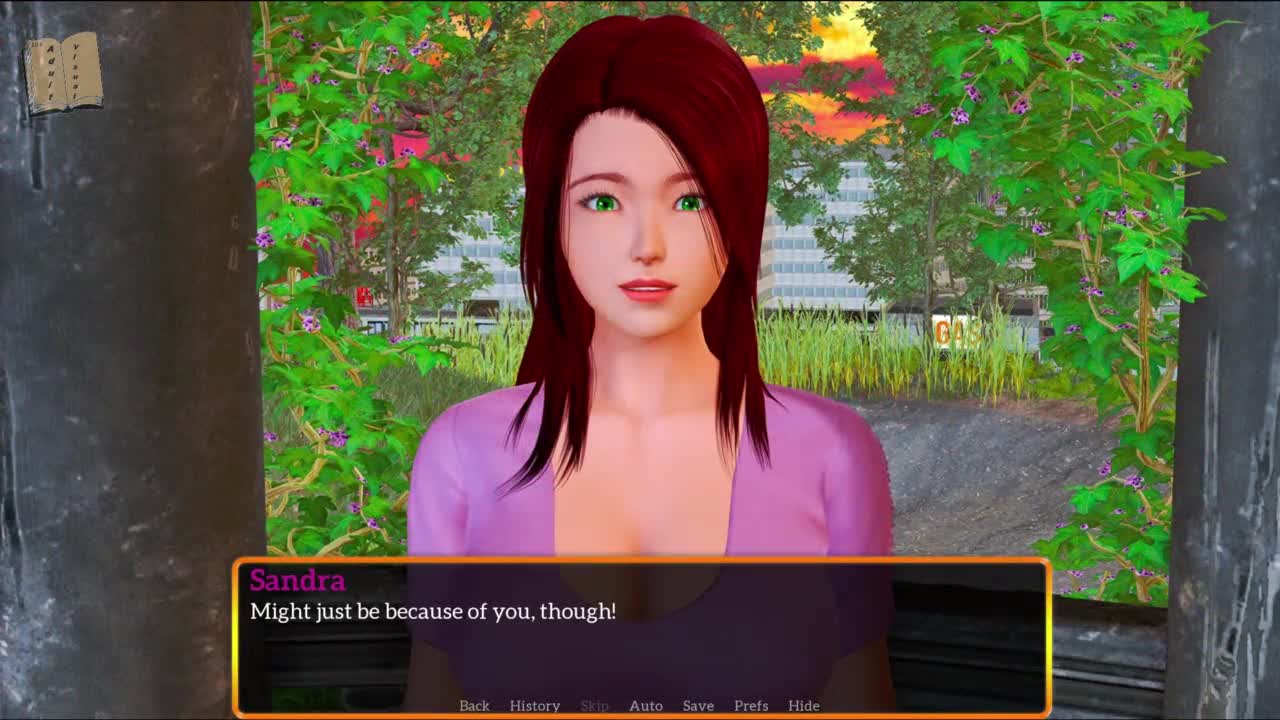Open the dialogue History log

click(534, 705)
